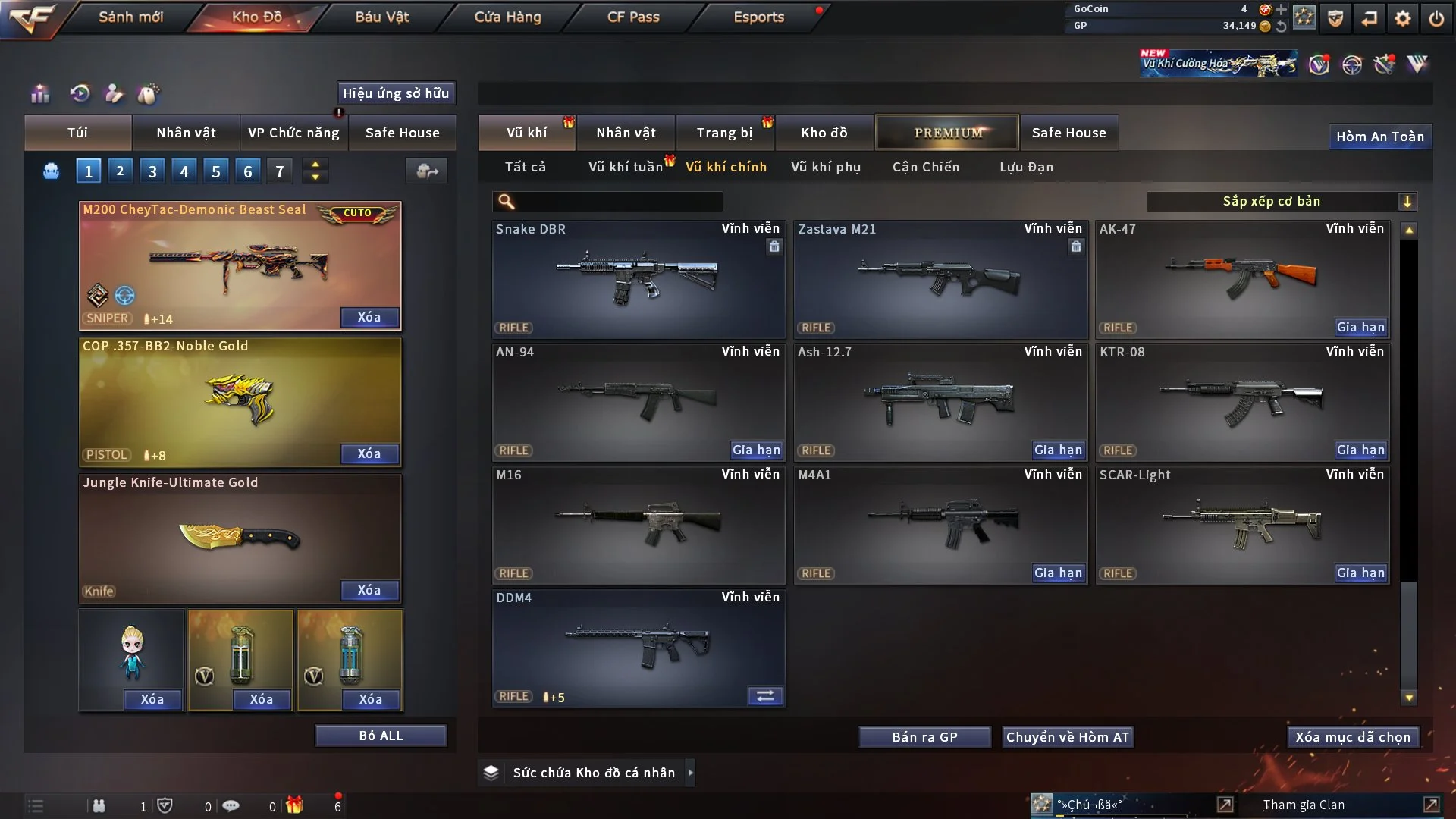
Task: Open the settings gear icon
Action: (1402, 18)
